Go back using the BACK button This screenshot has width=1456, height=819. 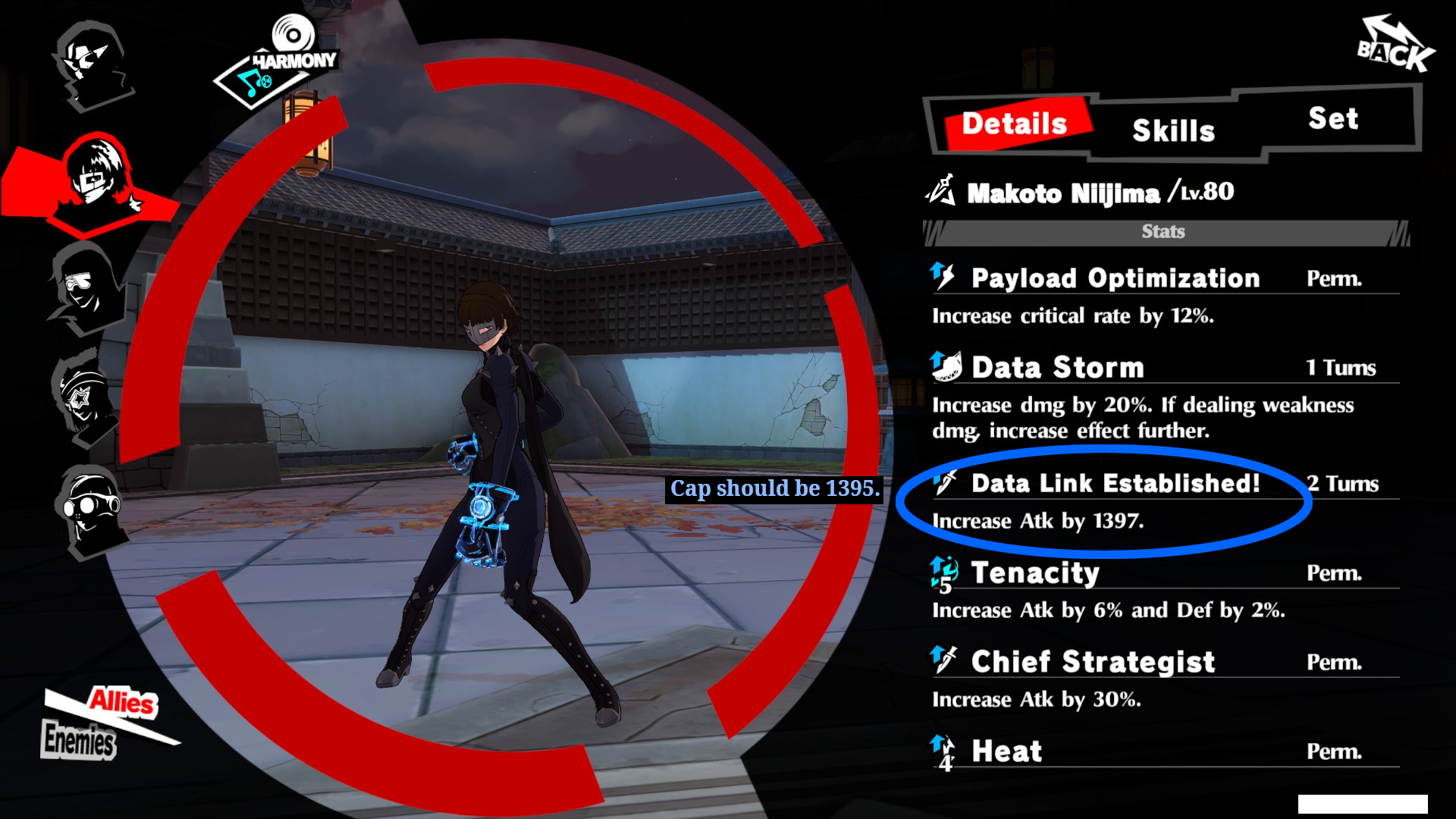(1394, 47)
